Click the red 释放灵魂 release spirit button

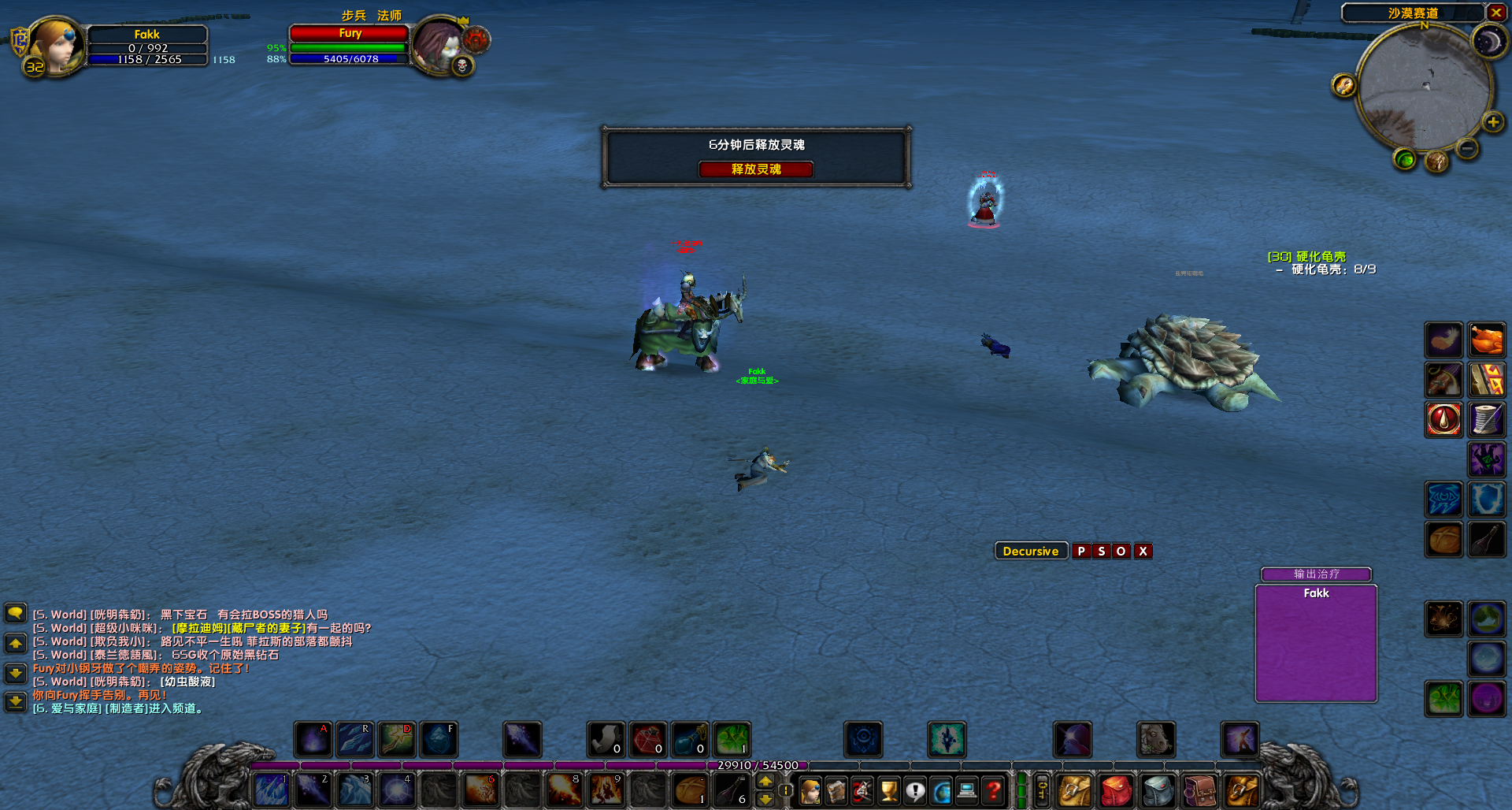coord(756,169)
